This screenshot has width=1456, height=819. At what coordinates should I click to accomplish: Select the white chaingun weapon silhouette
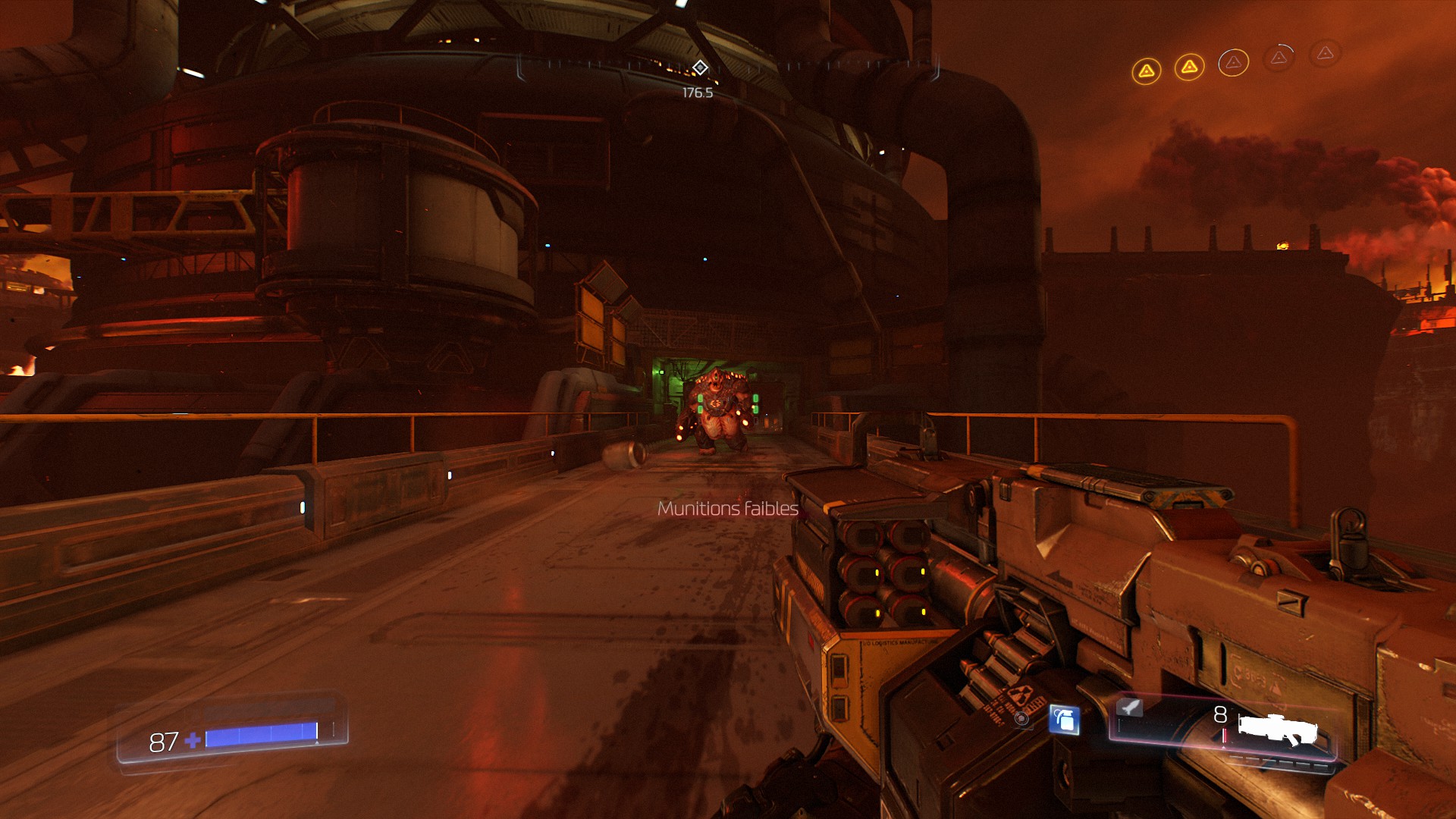(x=1278, y=730)
